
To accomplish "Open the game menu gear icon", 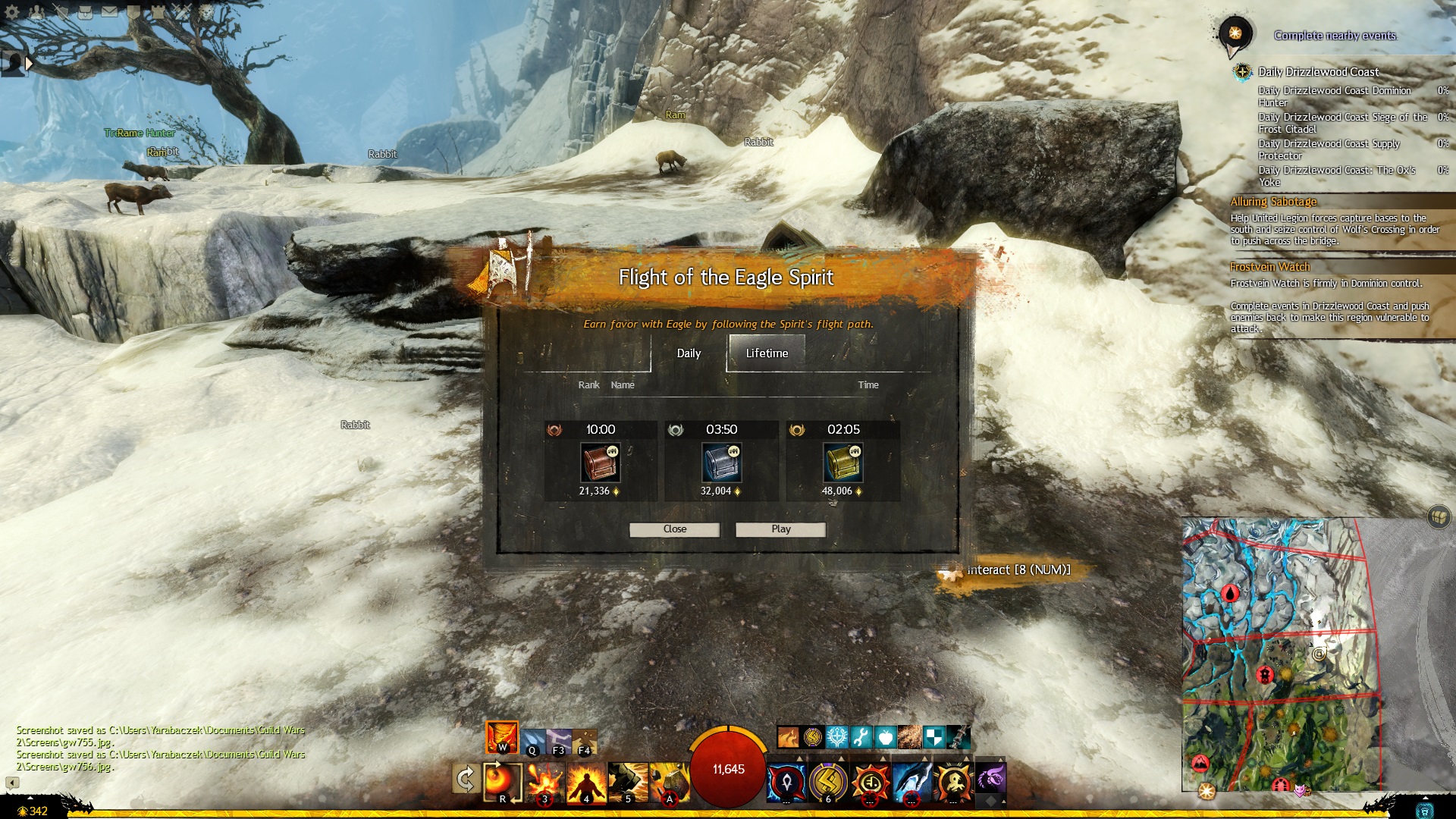I will [13, 11].
